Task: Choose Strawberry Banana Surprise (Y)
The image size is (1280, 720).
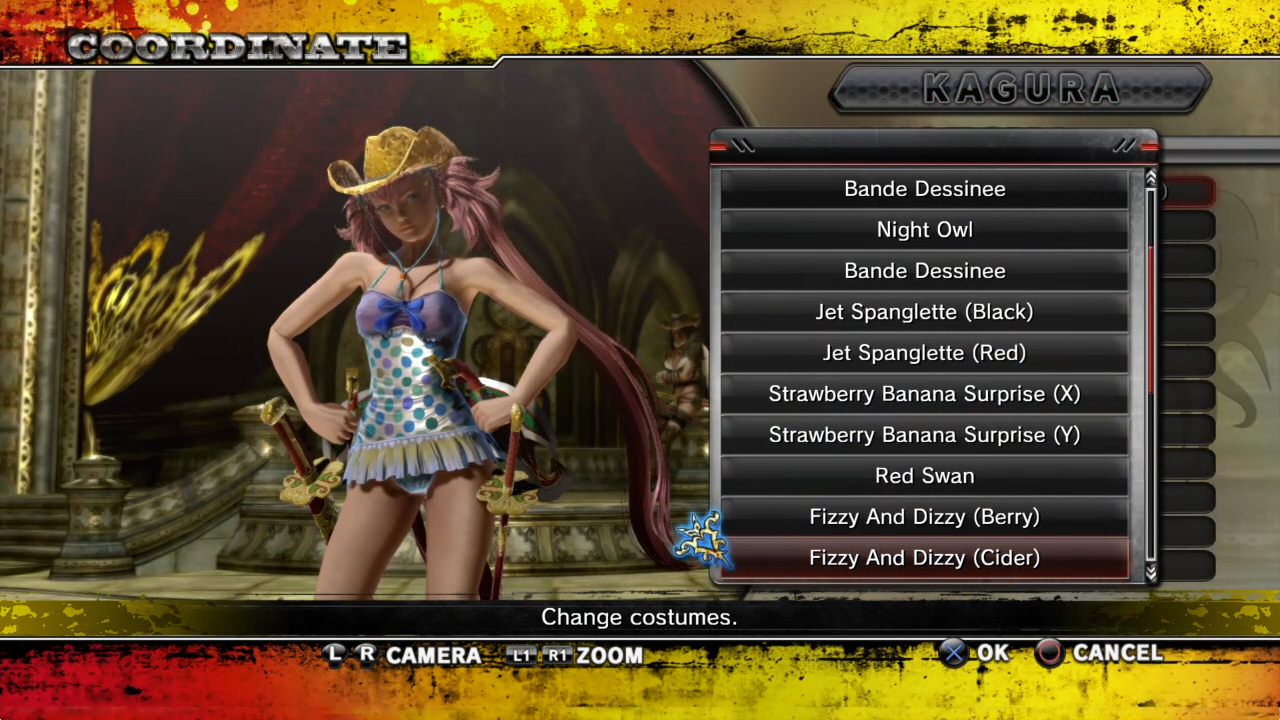Action: pyautogui.click(x=924, y=435)
